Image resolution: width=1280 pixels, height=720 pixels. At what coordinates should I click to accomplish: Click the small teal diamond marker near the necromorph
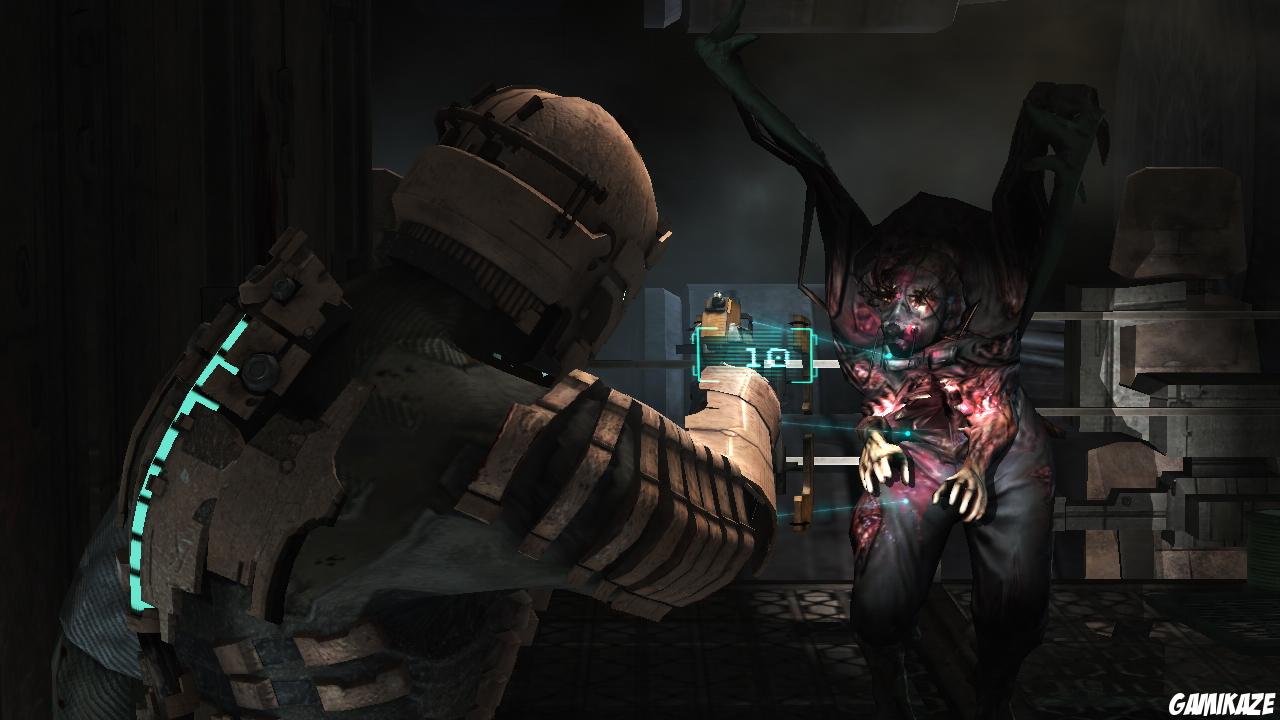click(887, 355)
